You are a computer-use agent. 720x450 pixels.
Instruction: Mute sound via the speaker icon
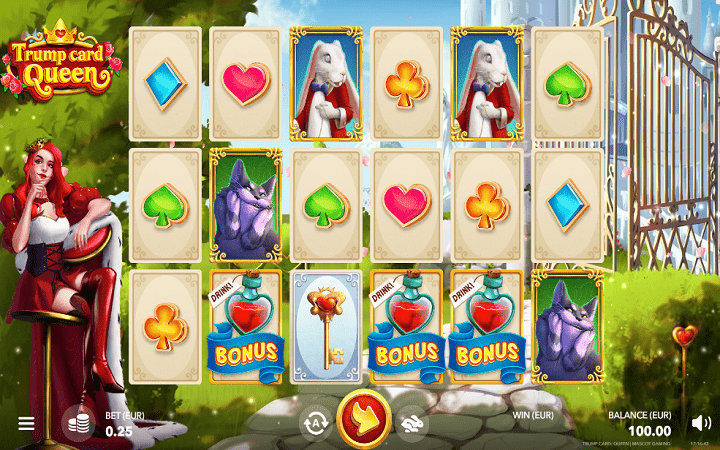click(x=700, y=423)
